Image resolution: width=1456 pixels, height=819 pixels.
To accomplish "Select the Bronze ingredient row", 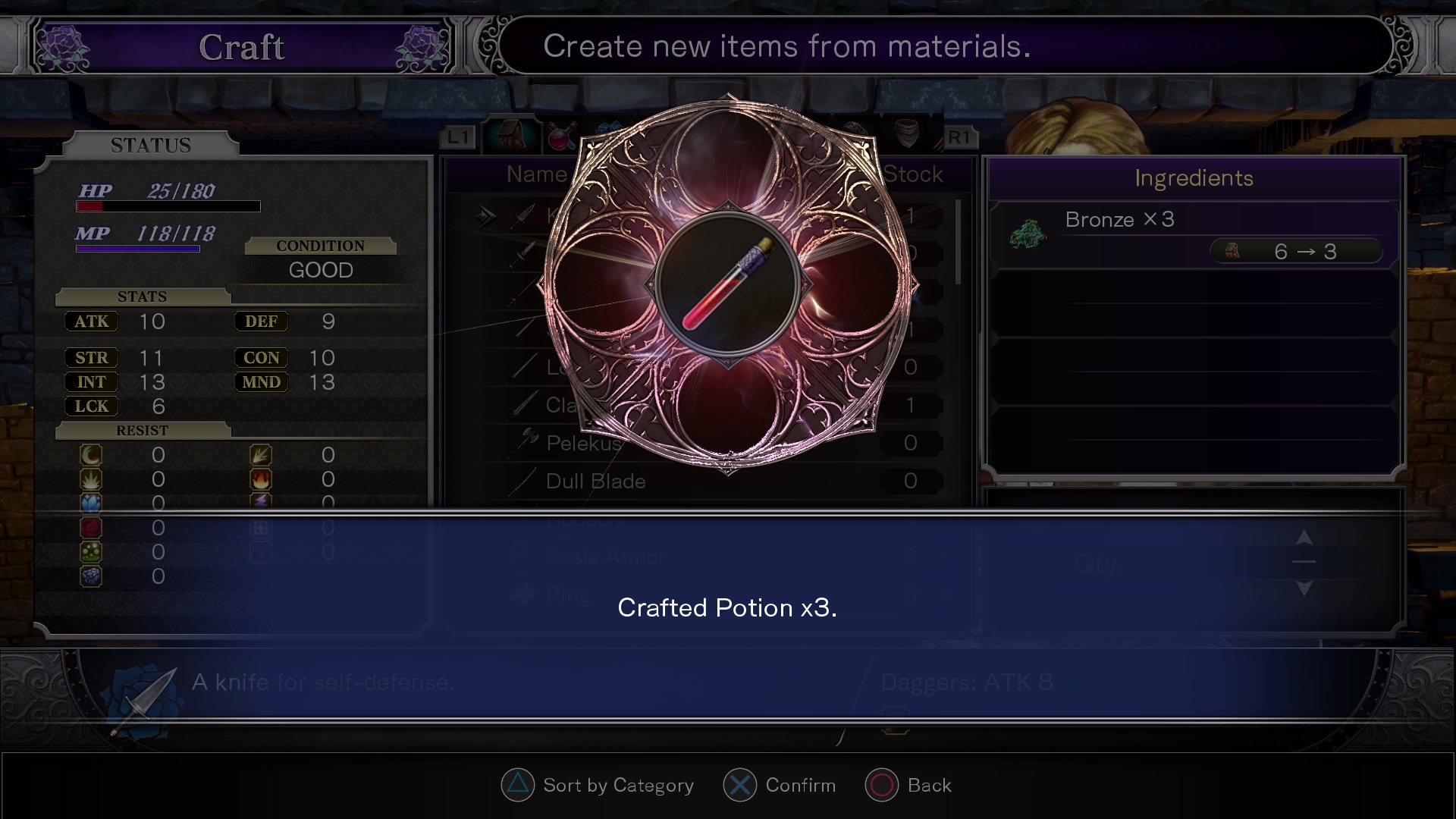I will (x=1194, y=235).
